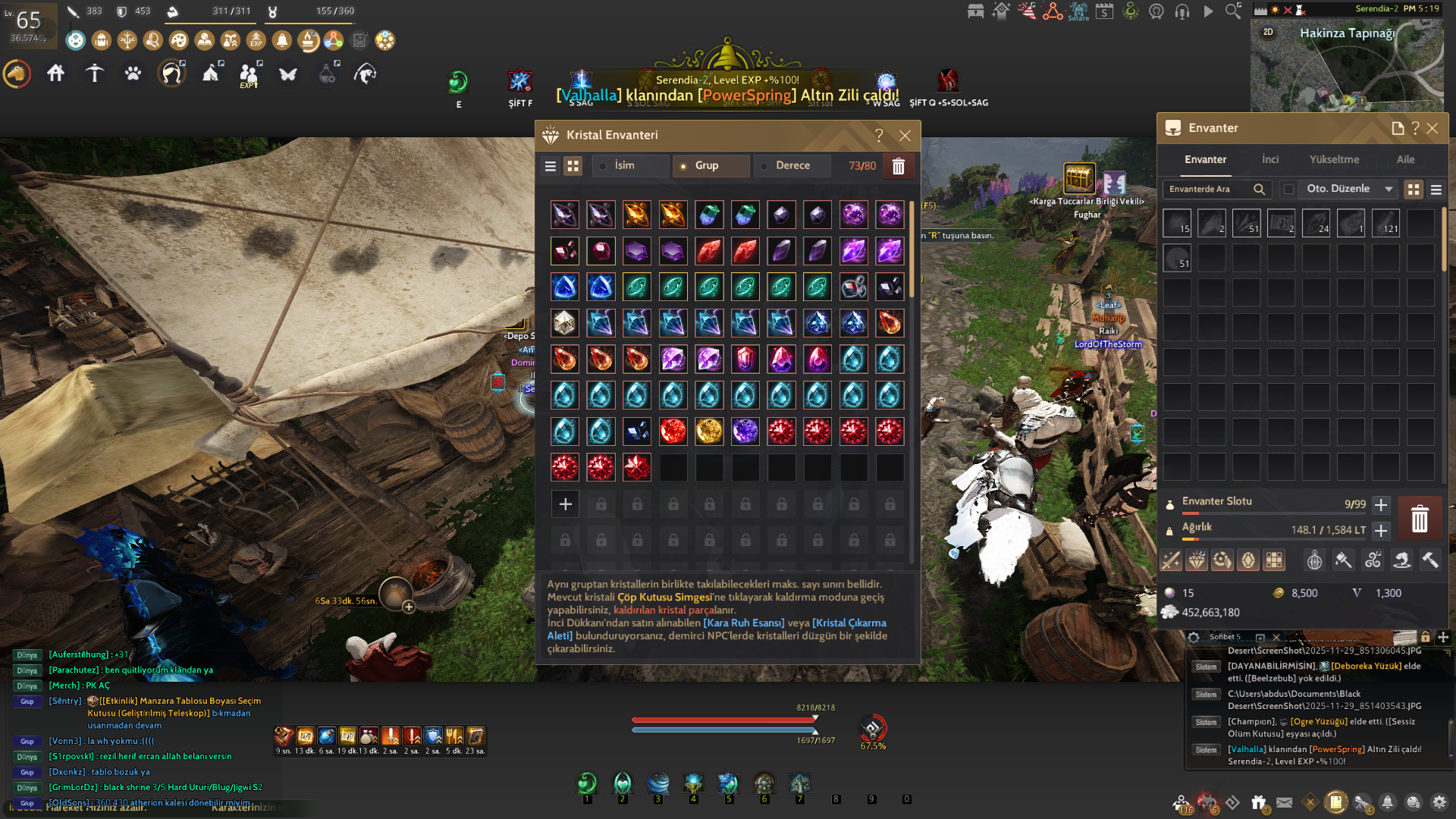Switch crystal inventory to list view

click(551, 166)
